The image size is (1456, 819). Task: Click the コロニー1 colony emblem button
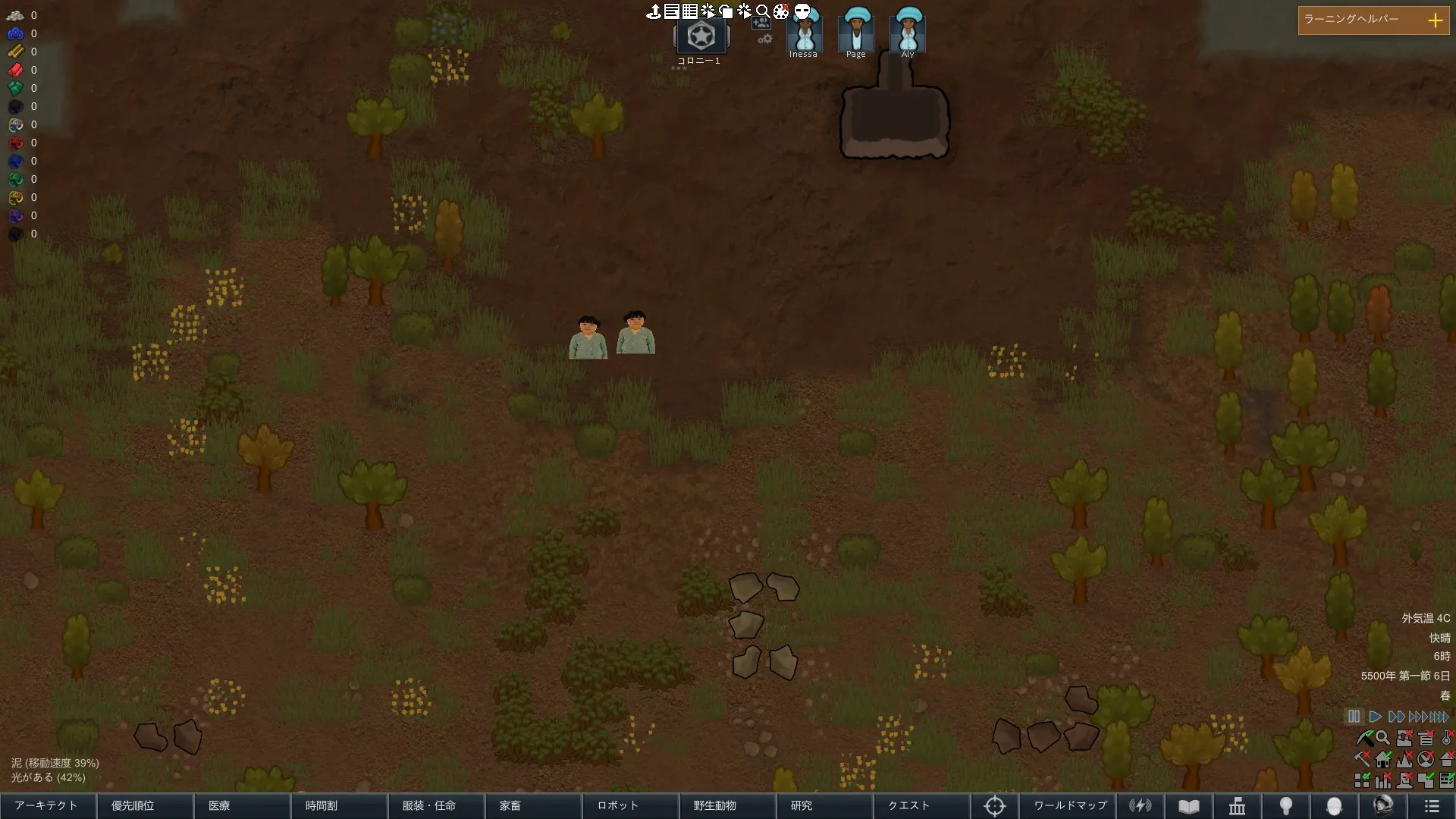pos(701,36)
